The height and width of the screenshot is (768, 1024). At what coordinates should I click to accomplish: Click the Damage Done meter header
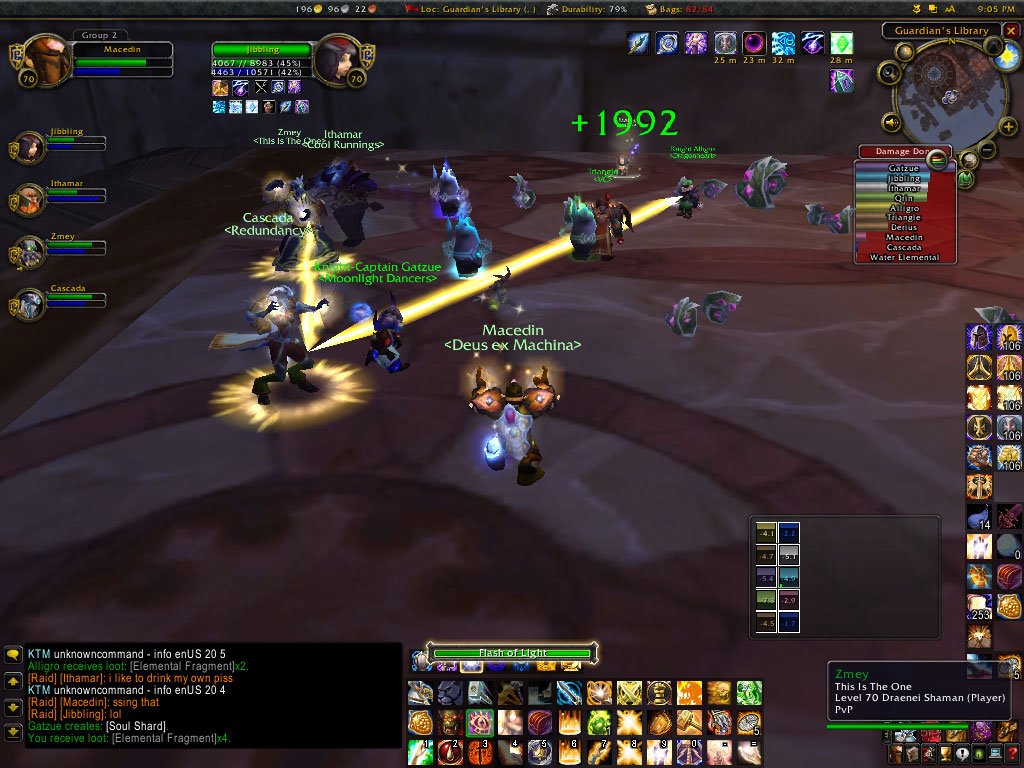pos(893,152)
